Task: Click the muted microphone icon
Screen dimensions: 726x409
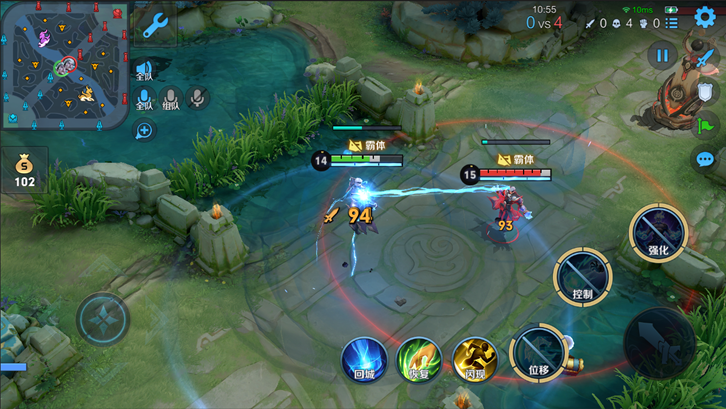Action: pos(198,97)
